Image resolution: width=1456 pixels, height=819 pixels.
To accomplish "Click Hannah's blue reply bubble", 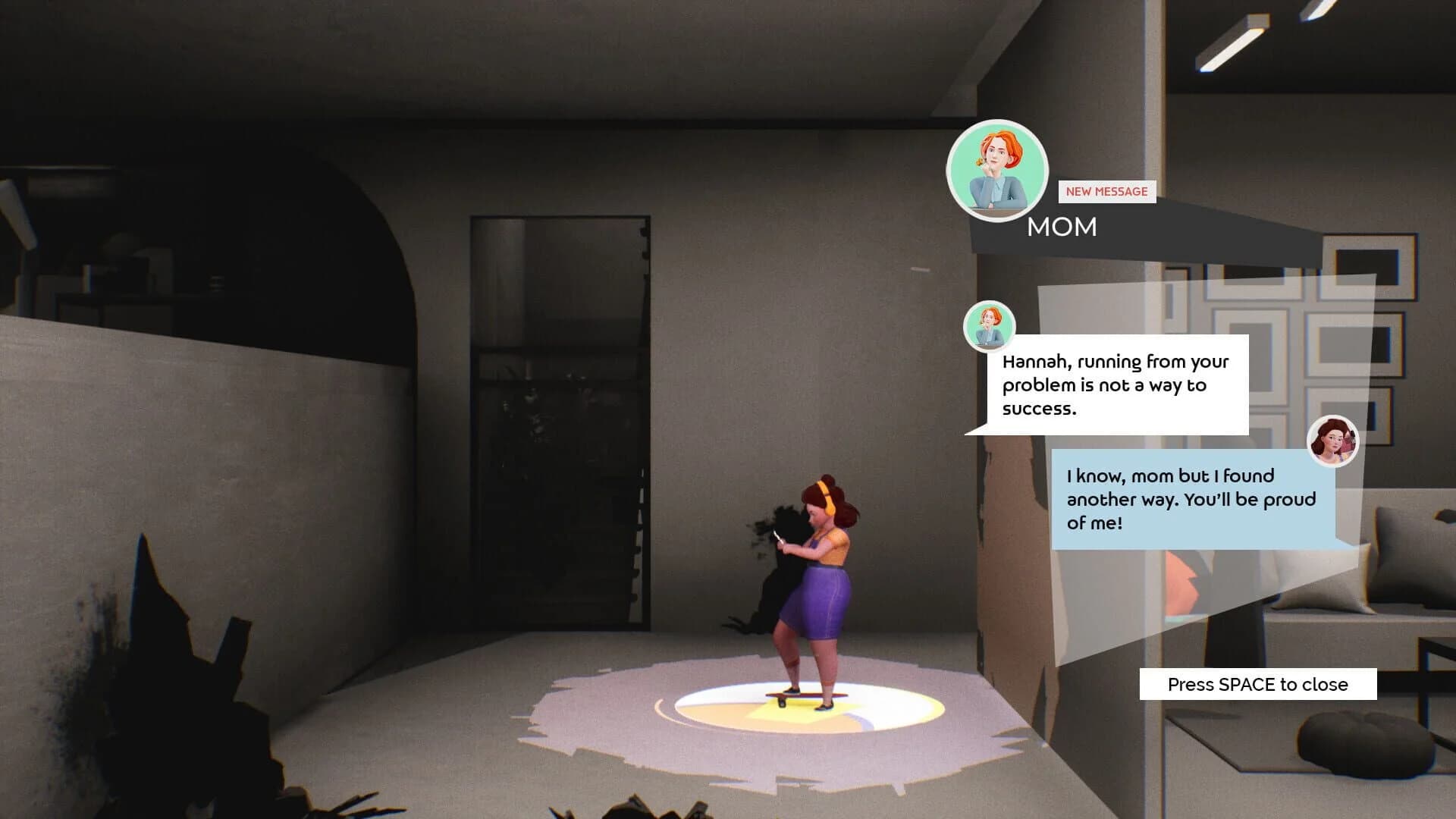I will tap(1193, 499).
